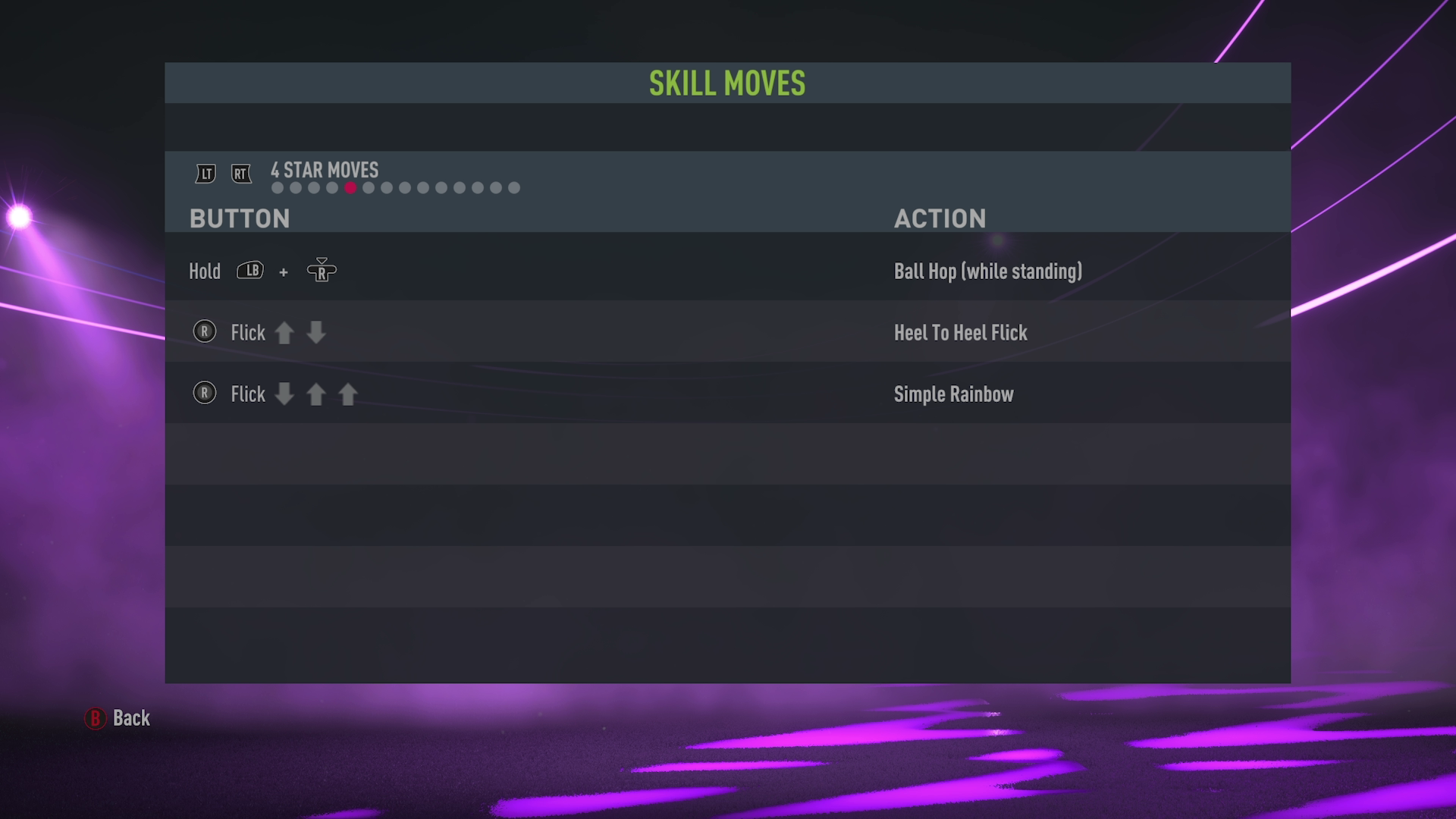Click the R stick icon beside Heel To Heel Flick

point(204,332)
